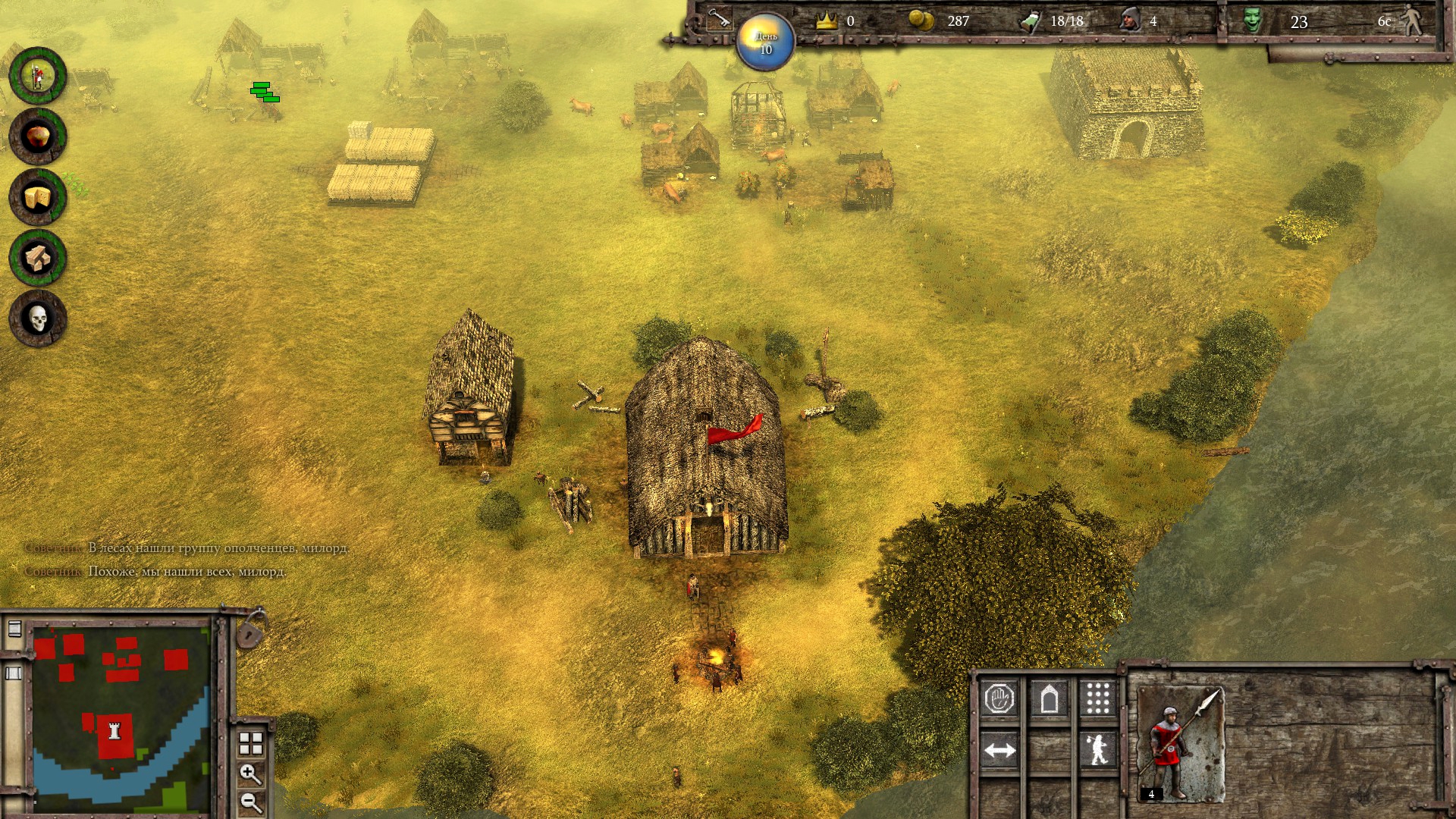Zoom in with the plus magnifier button
This screenshot has height=819, width=1456.
click(250, 773)
